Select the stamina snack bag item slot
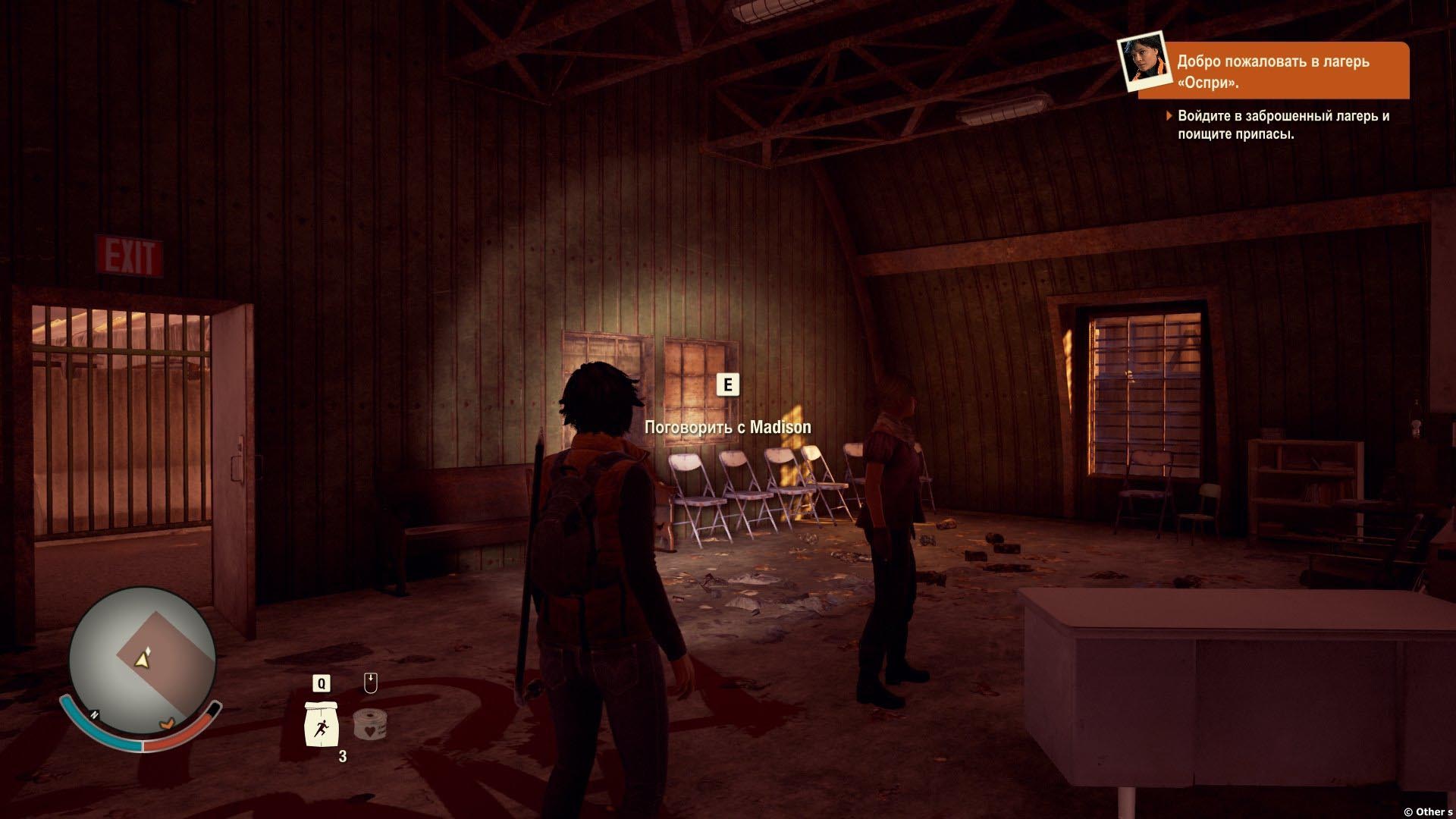This screenshot has height=819, width=1456. [320, 723]
